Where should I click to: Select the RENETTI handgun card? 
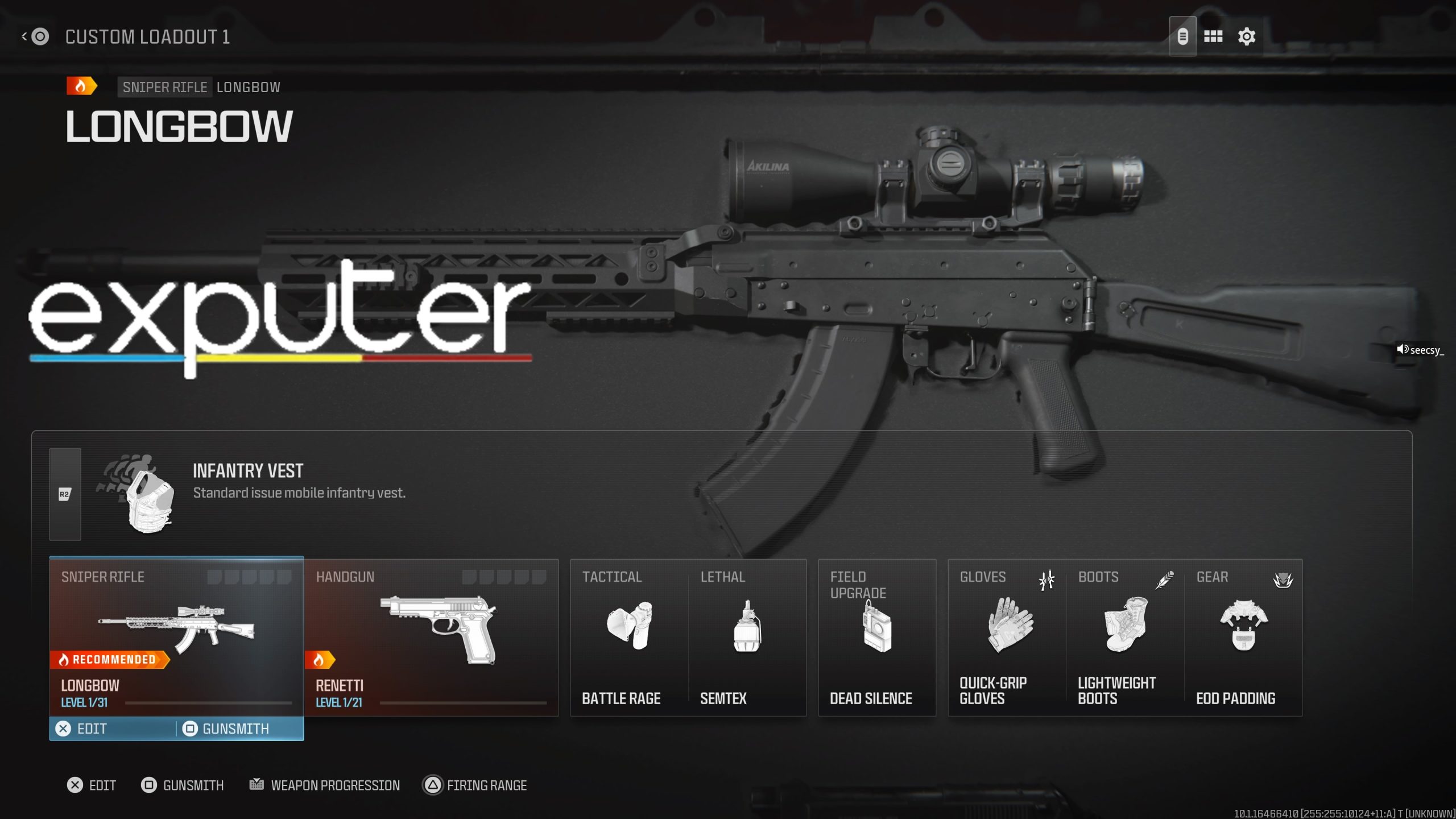[x=432, y=637]
